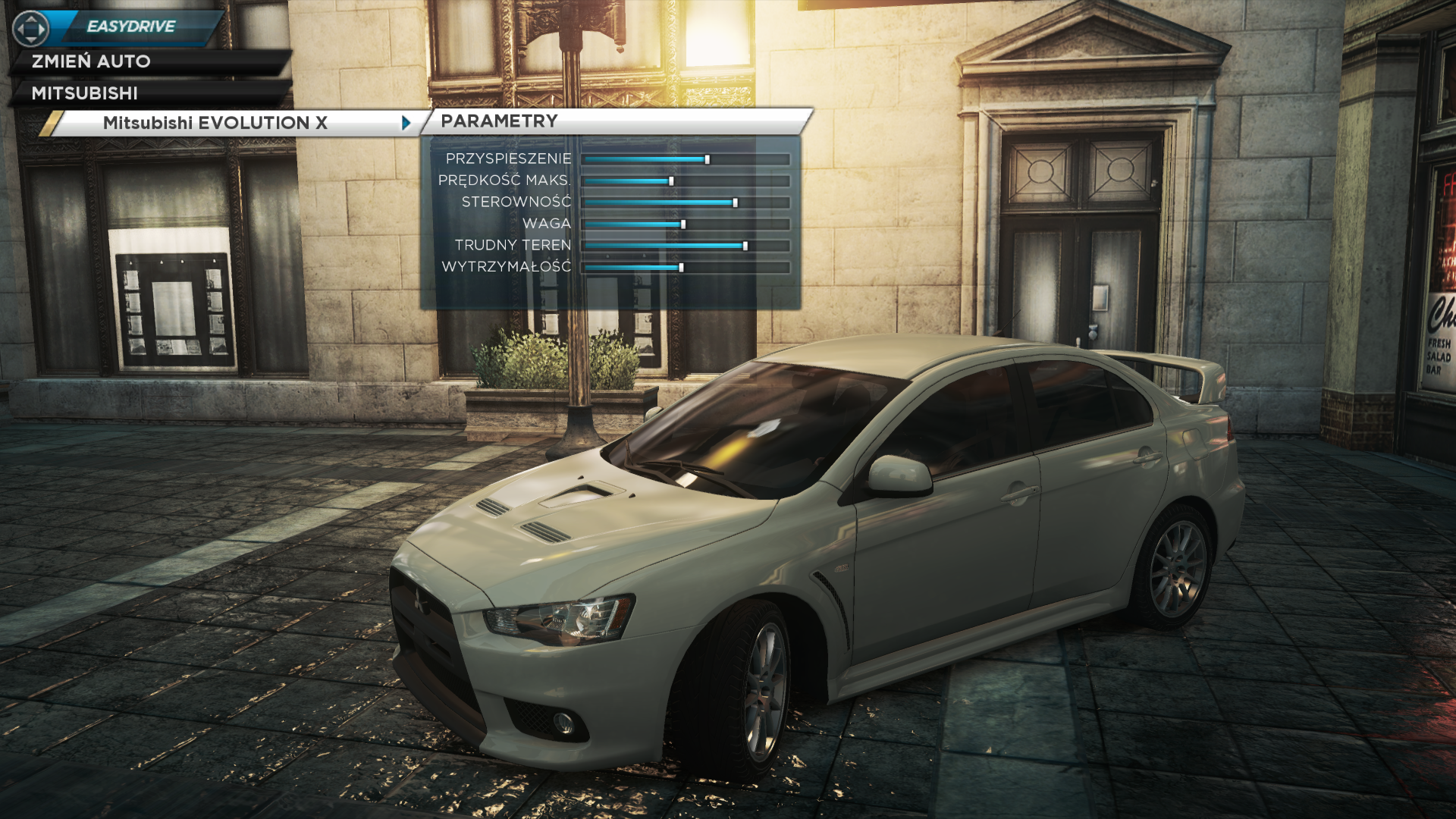Viewport: 1456px width, 819px height.
Task: Choose the MITSUBISHI manufacturer entry
Action: [x=85, y=93]
